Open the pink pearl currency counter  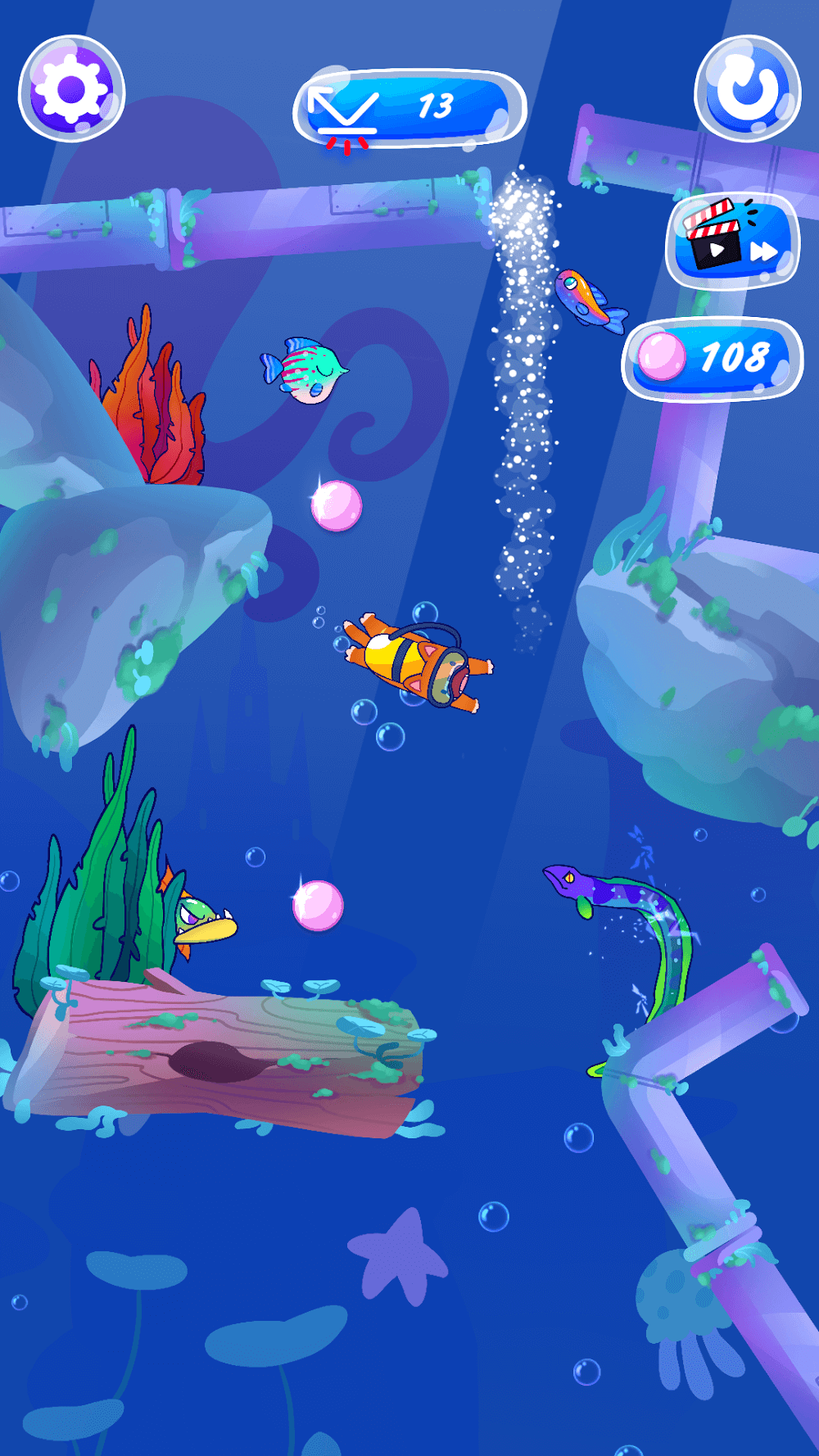point(713,359)
